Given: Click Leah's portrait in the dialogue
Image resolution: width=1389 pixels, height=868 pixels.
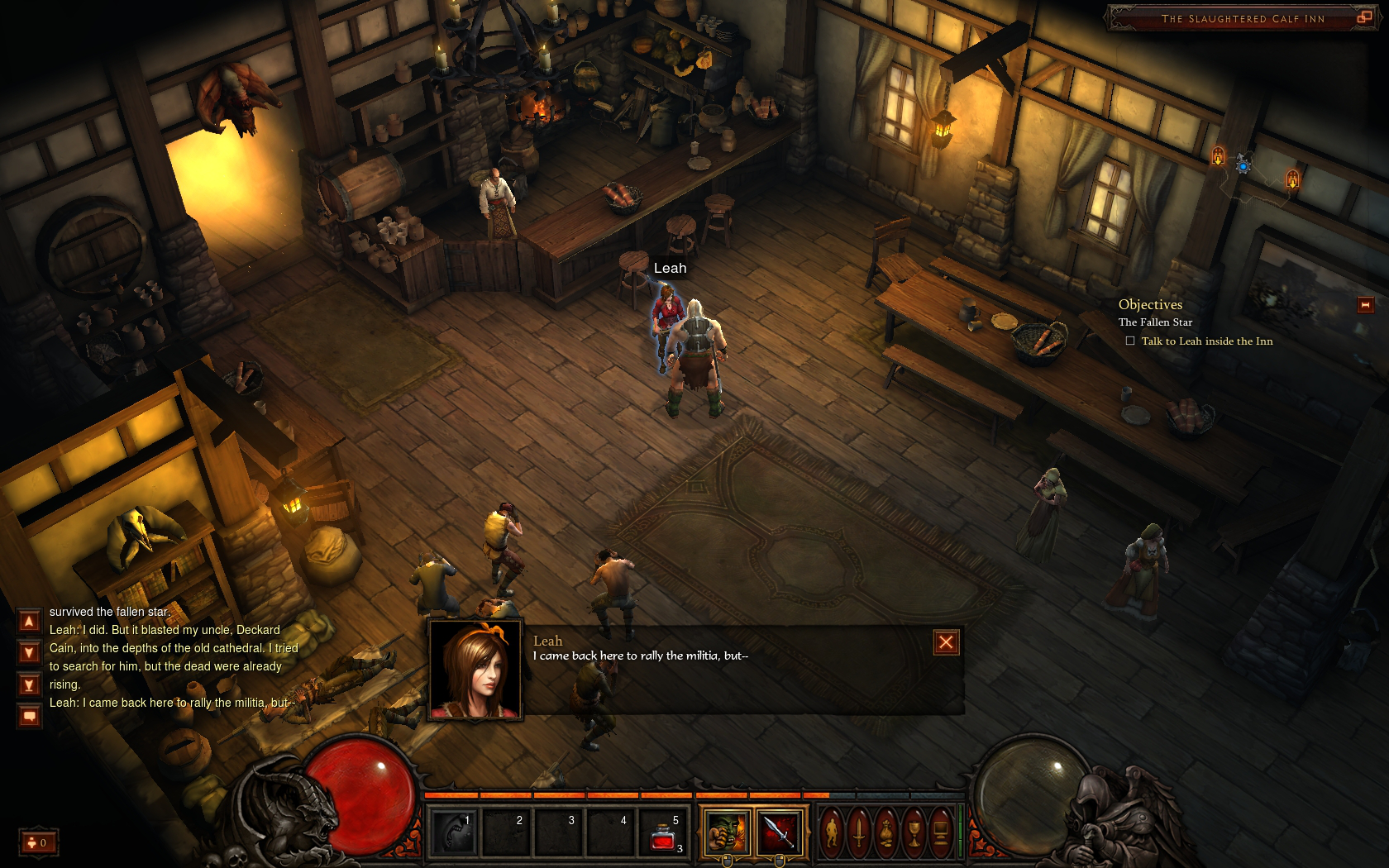Looking at the screenshot, I should point(475,670).
